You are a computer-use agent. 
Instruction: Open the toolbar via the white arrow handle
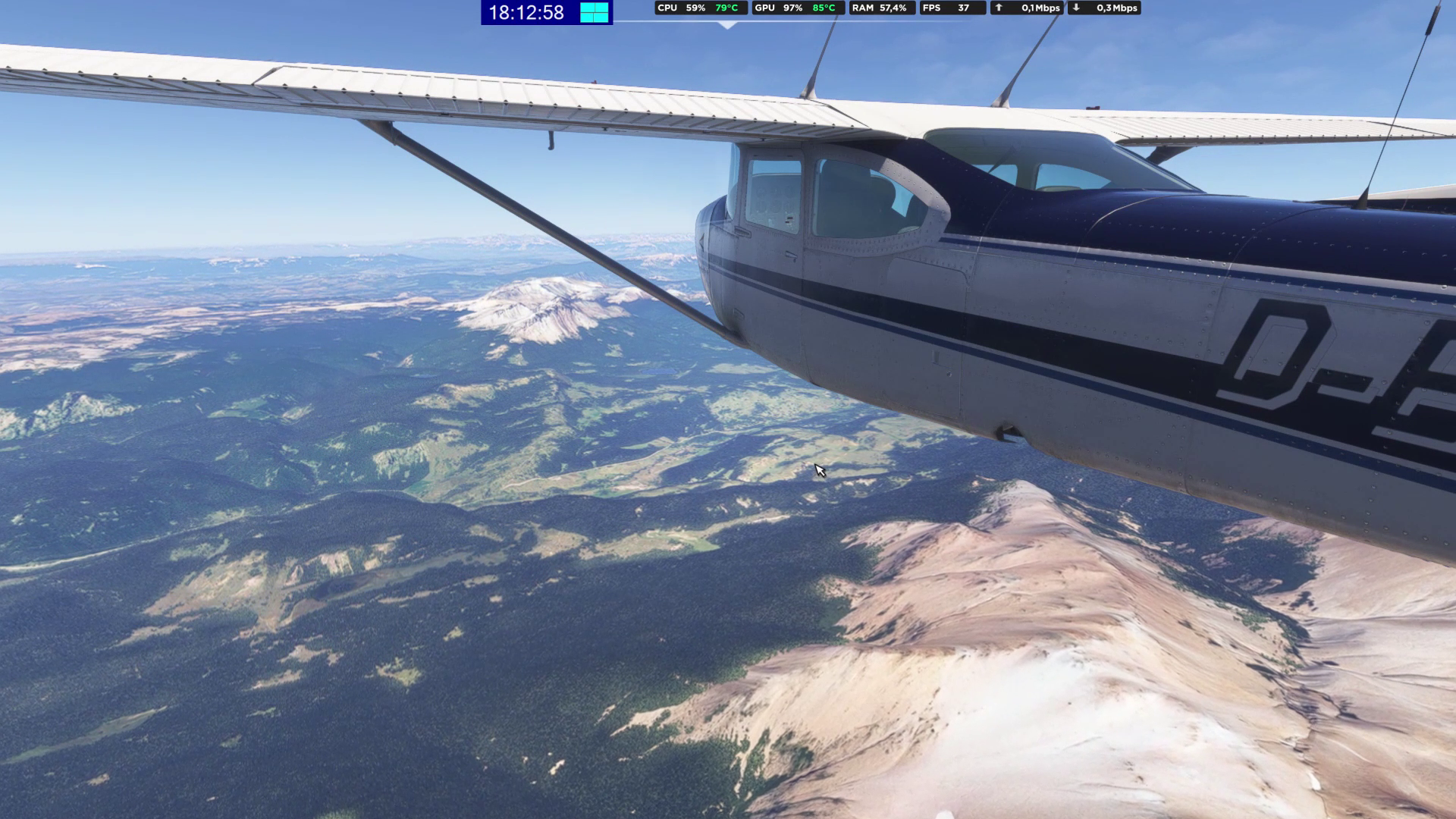click(x=728, y=25)
